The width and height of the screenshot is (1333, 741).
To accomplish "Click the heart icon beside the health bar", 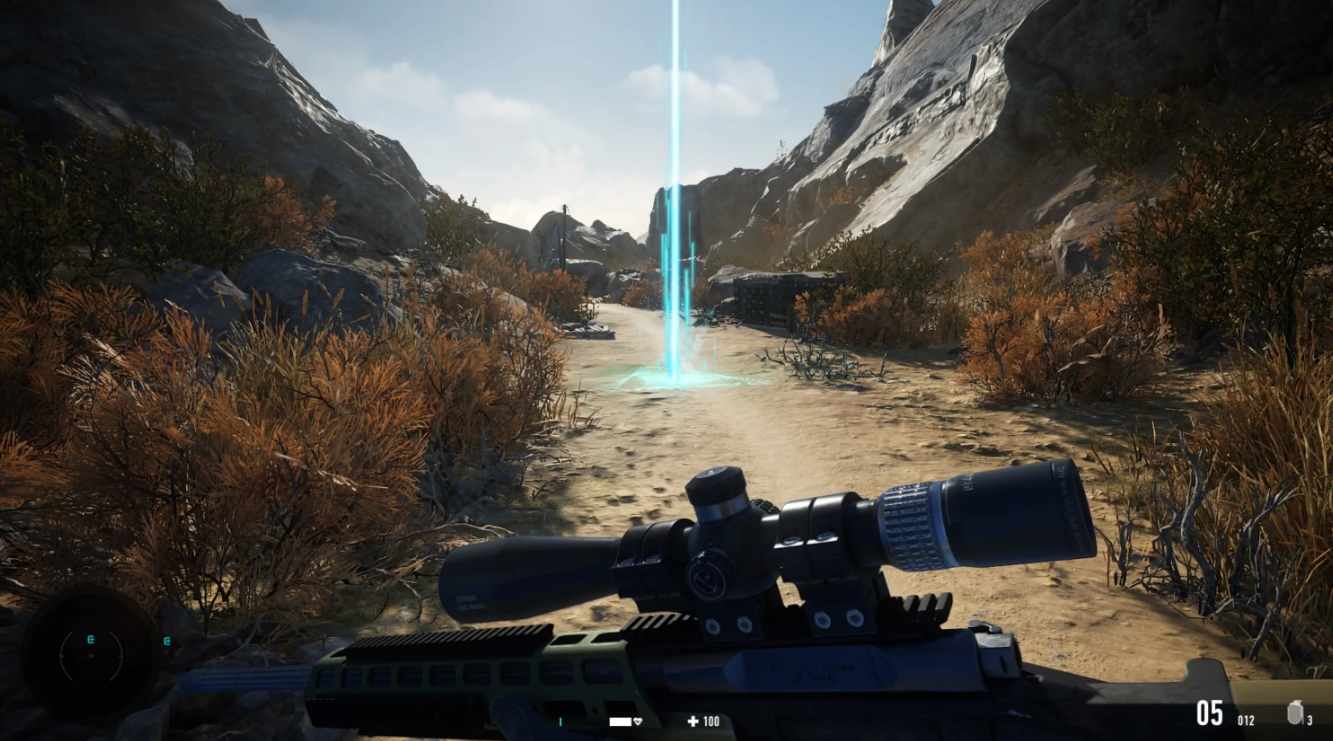I will coord(638,721).
